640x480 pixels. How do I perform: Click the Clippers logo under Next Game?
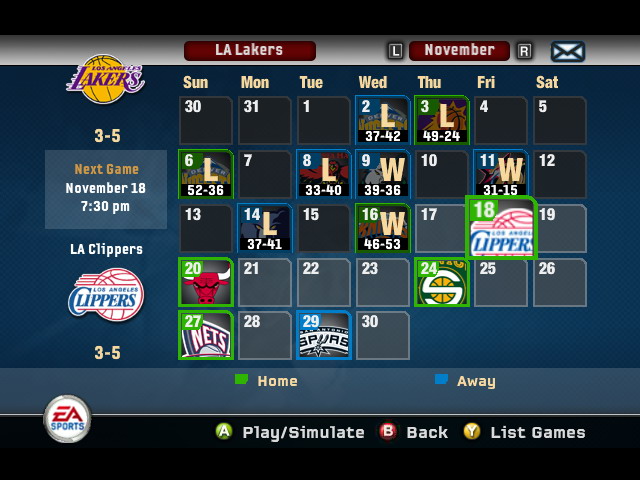(105, 296)
